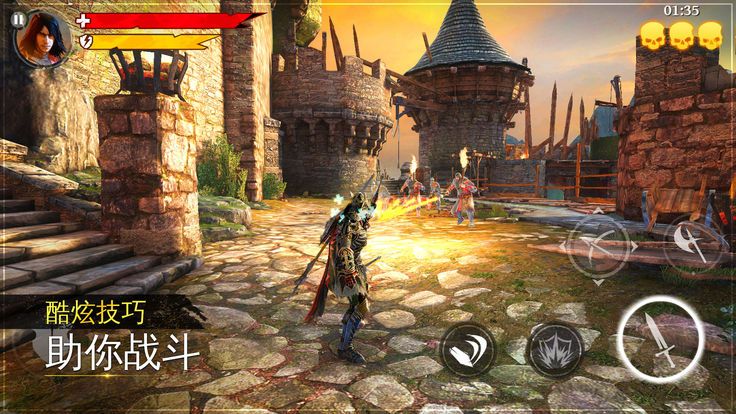Viewport: 736px width, 414px height.
Task: Use the dash slash skill
Action: 467,351
